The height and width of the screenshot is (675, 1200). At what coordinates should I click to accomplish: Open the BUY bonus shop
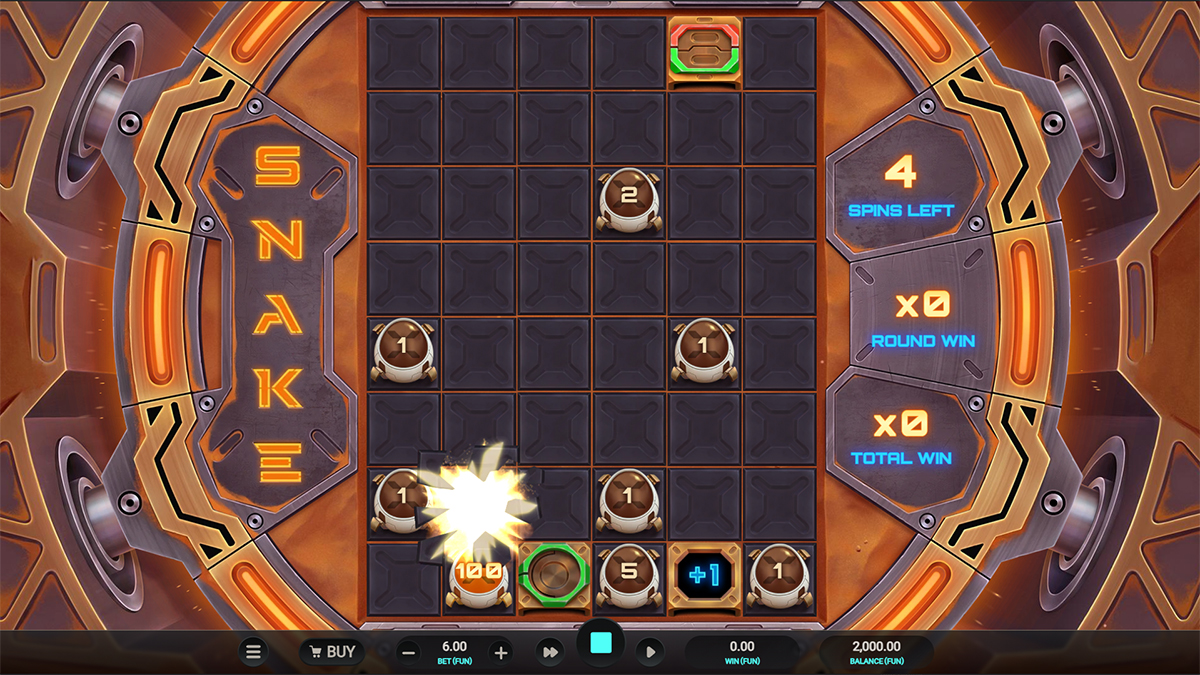pyautogui.click(x=332, y=652)
